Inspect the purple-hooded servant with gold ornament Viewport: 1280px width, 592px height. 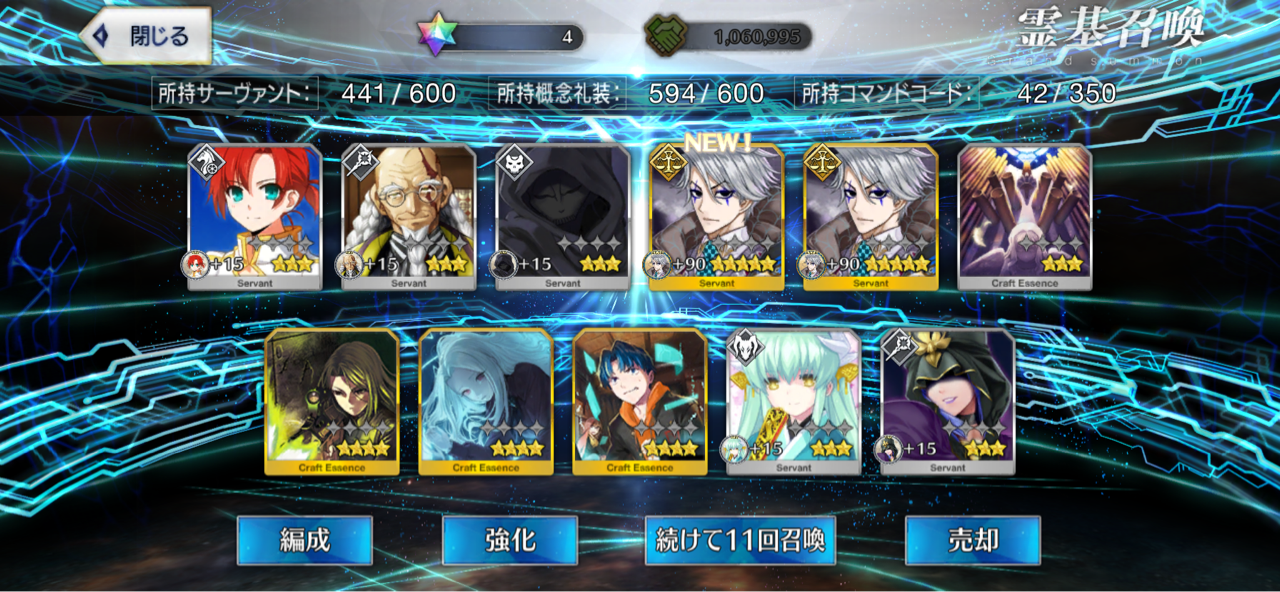point(947,401)
